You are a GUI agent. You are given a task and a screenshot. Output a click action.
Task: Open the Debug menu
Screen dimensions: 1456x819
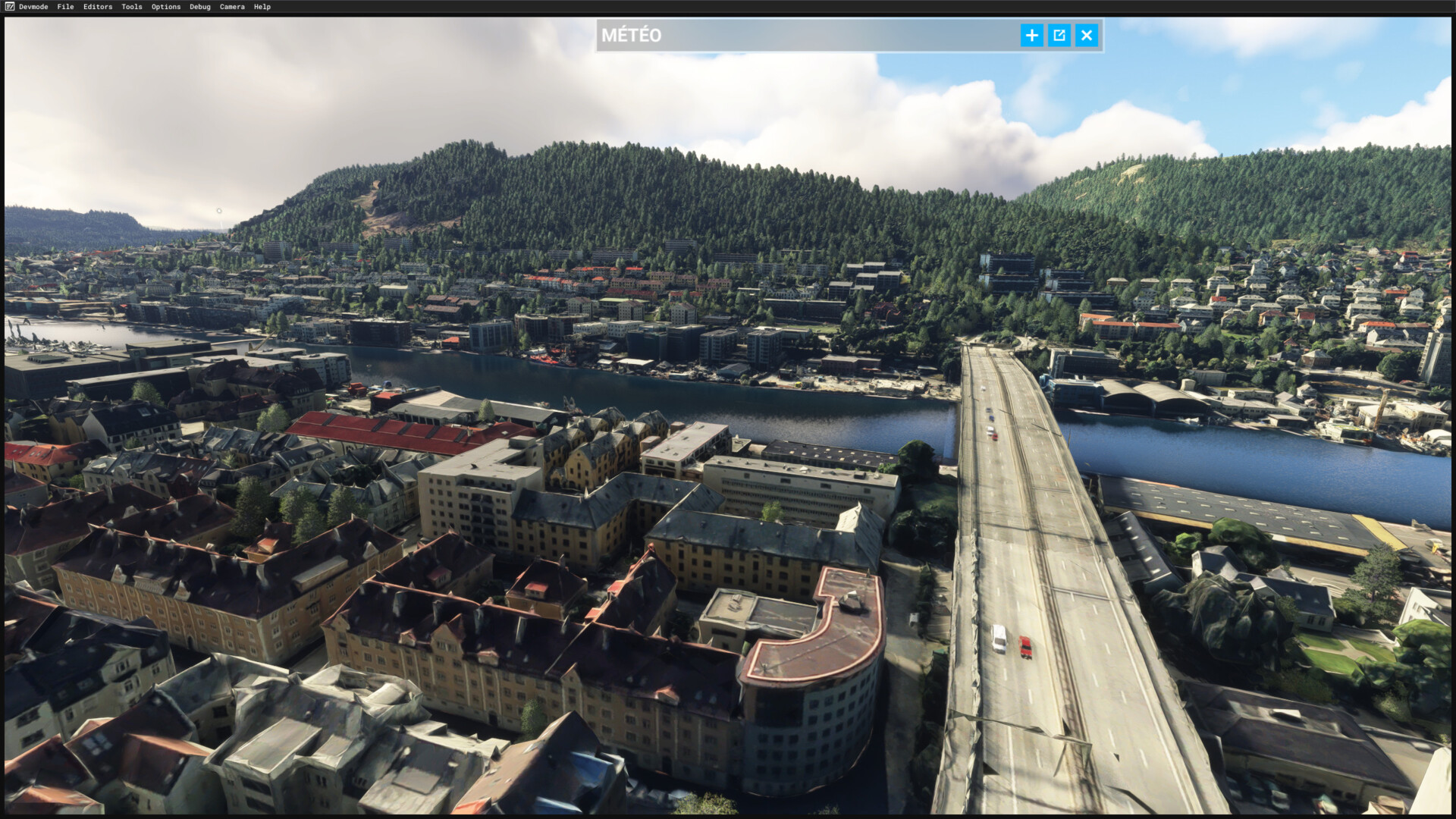pos(200,7)
